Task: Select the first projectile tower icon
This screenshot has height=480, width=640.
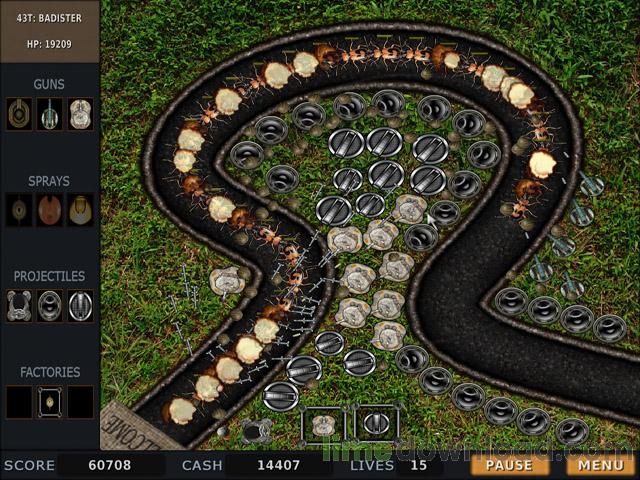Action: coord(19,305)
